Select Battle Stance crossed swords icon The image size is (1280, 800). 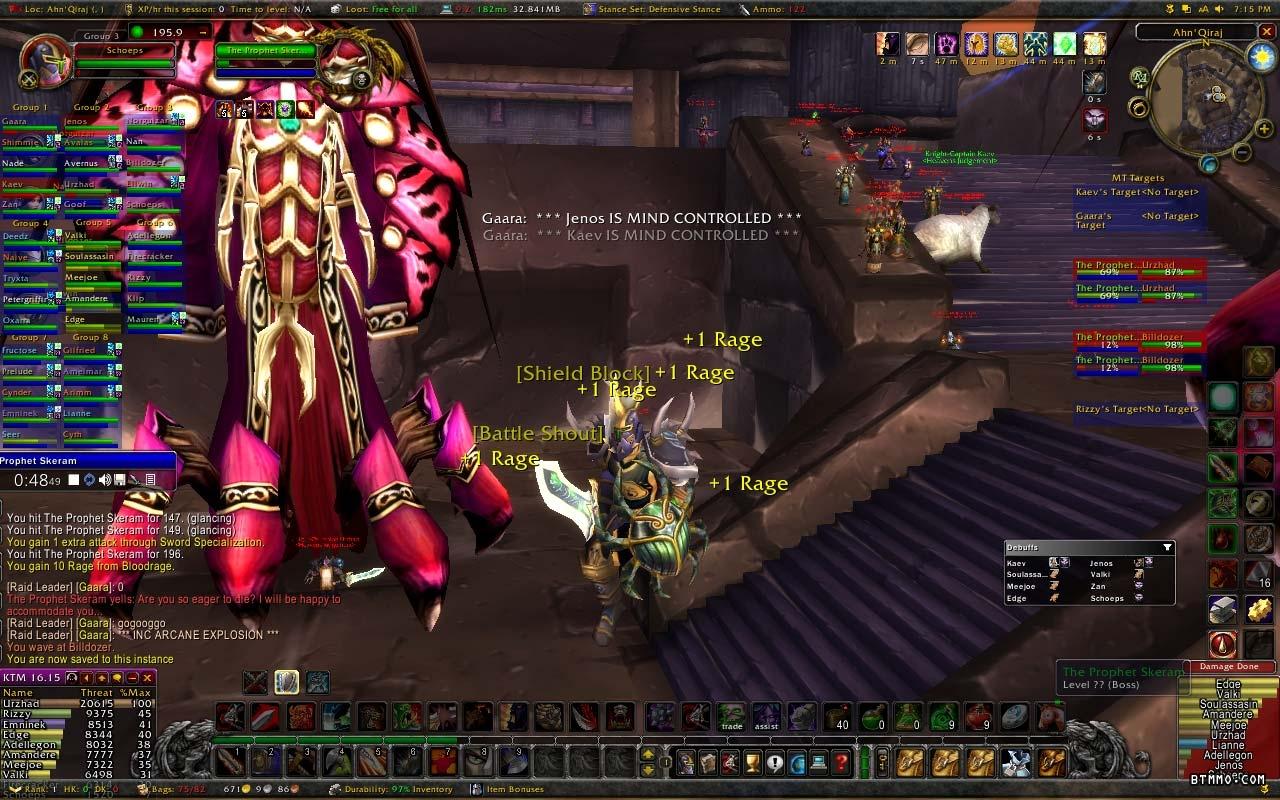point(255,682)
